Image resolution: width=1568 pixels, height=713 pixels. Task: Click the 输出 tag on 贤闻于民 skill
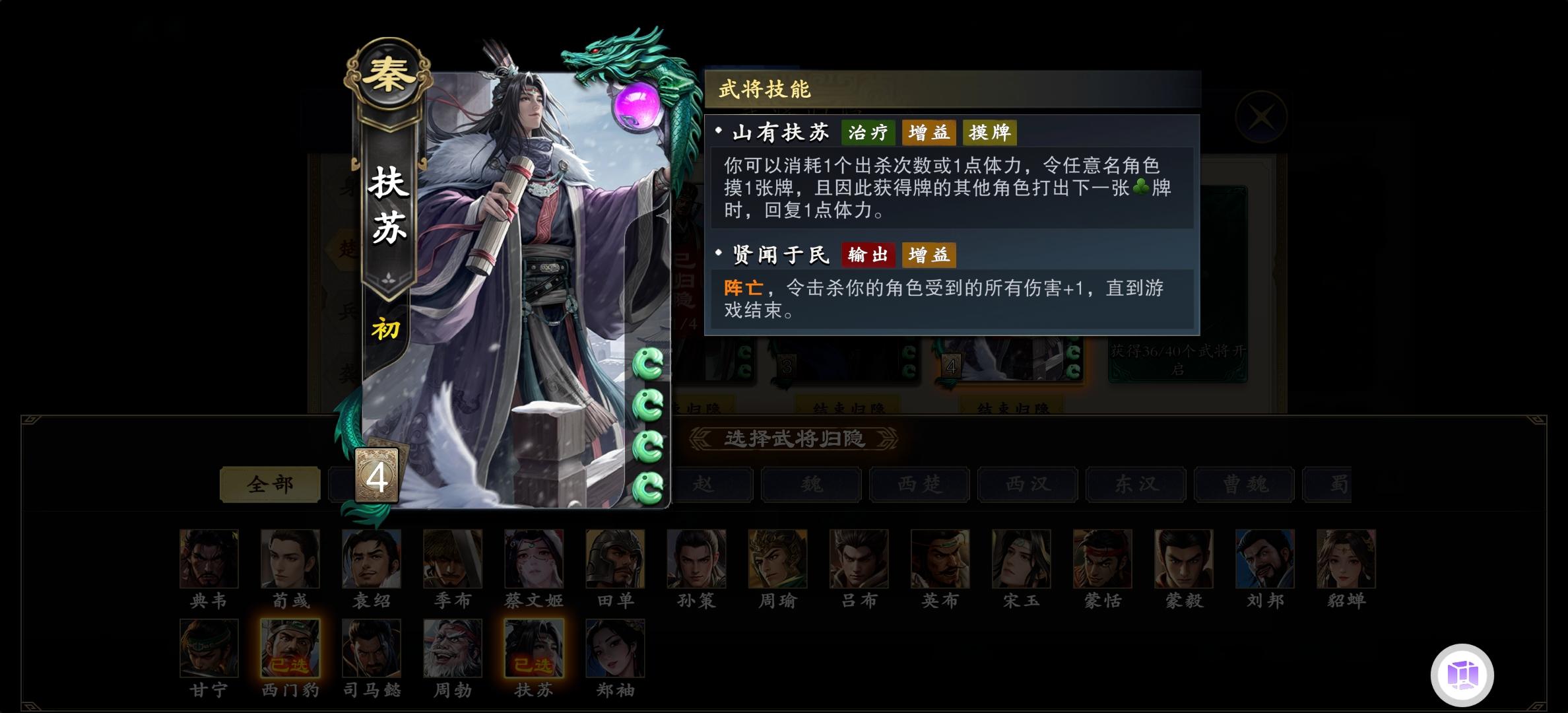(870, 255)
